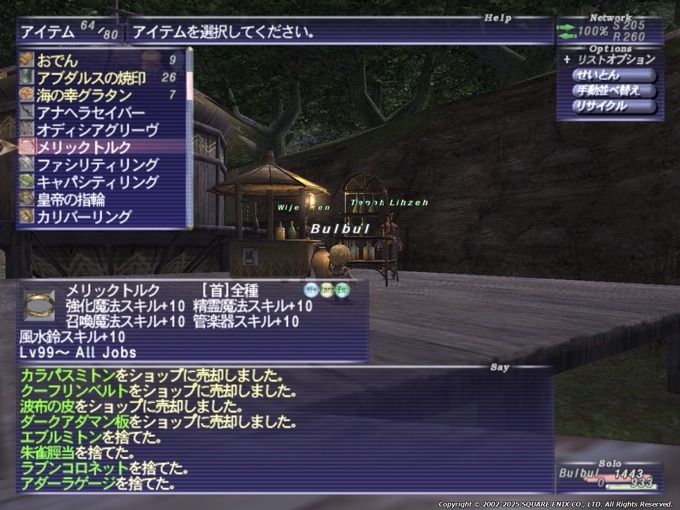680x510 pixels.
Task: Pick アナヘラセイバー in the item list
Action: pos(90,112)
